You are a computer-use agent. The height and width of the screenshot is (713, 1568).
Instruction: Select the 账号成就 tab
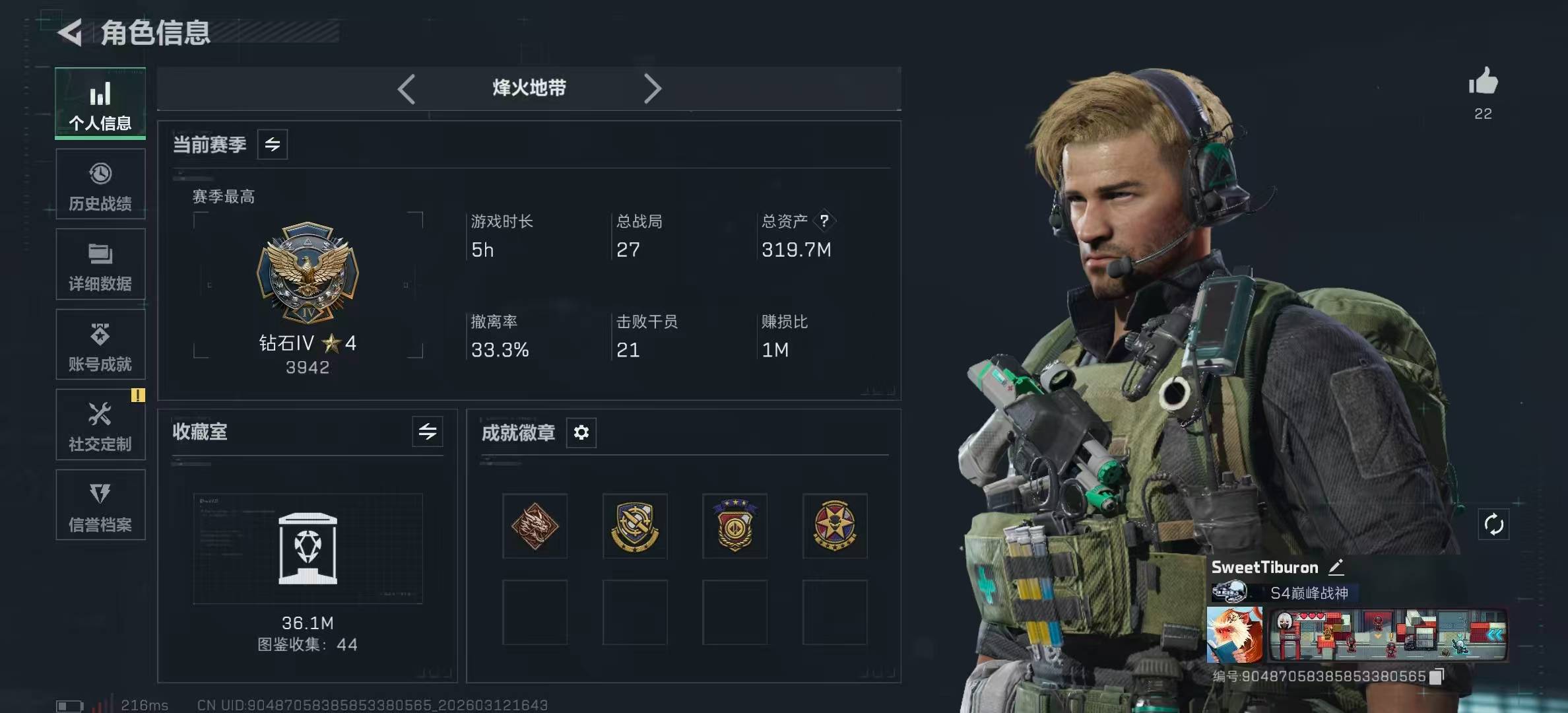click(100, 345)
